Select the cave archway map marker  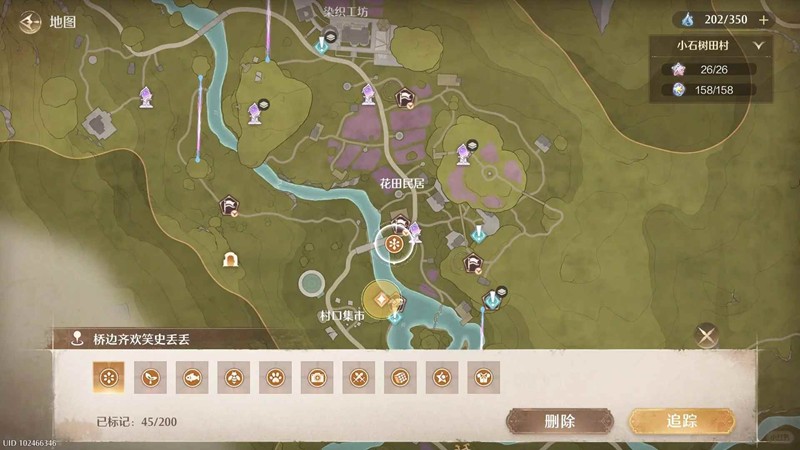coord(231,260)
